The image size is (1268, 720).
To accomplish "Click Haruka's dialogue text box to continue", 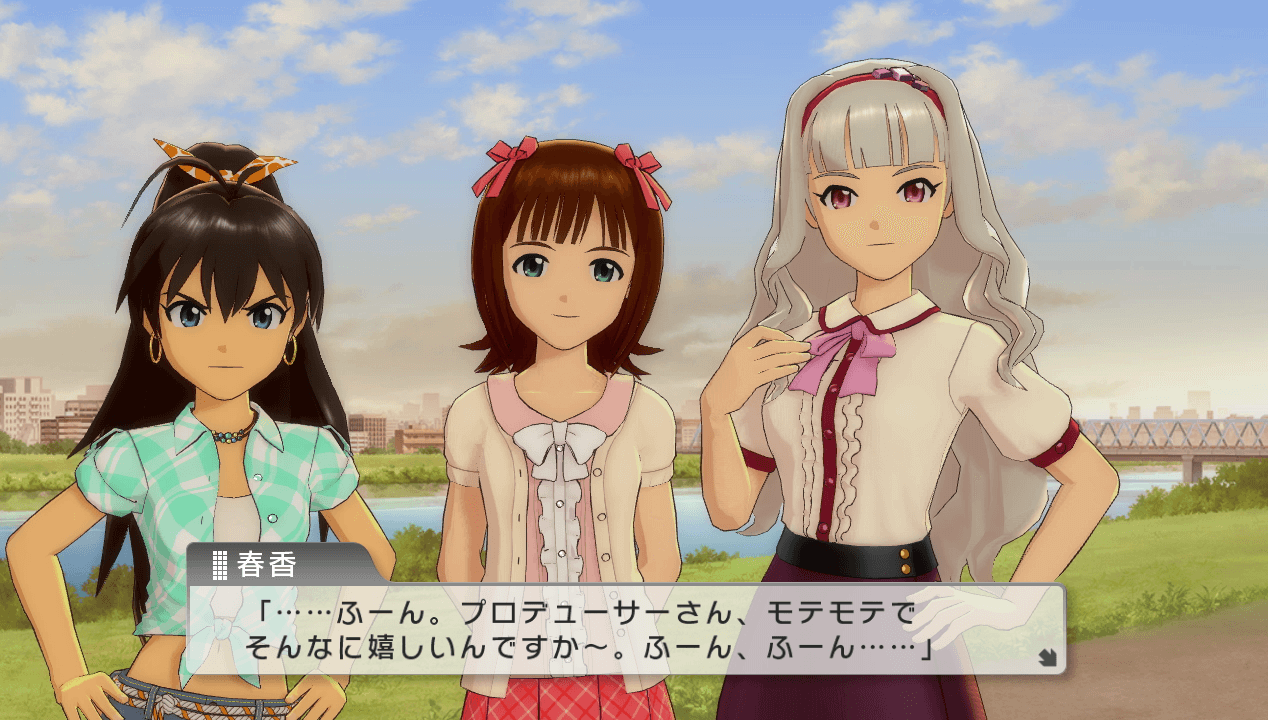I will pos(626,630).
